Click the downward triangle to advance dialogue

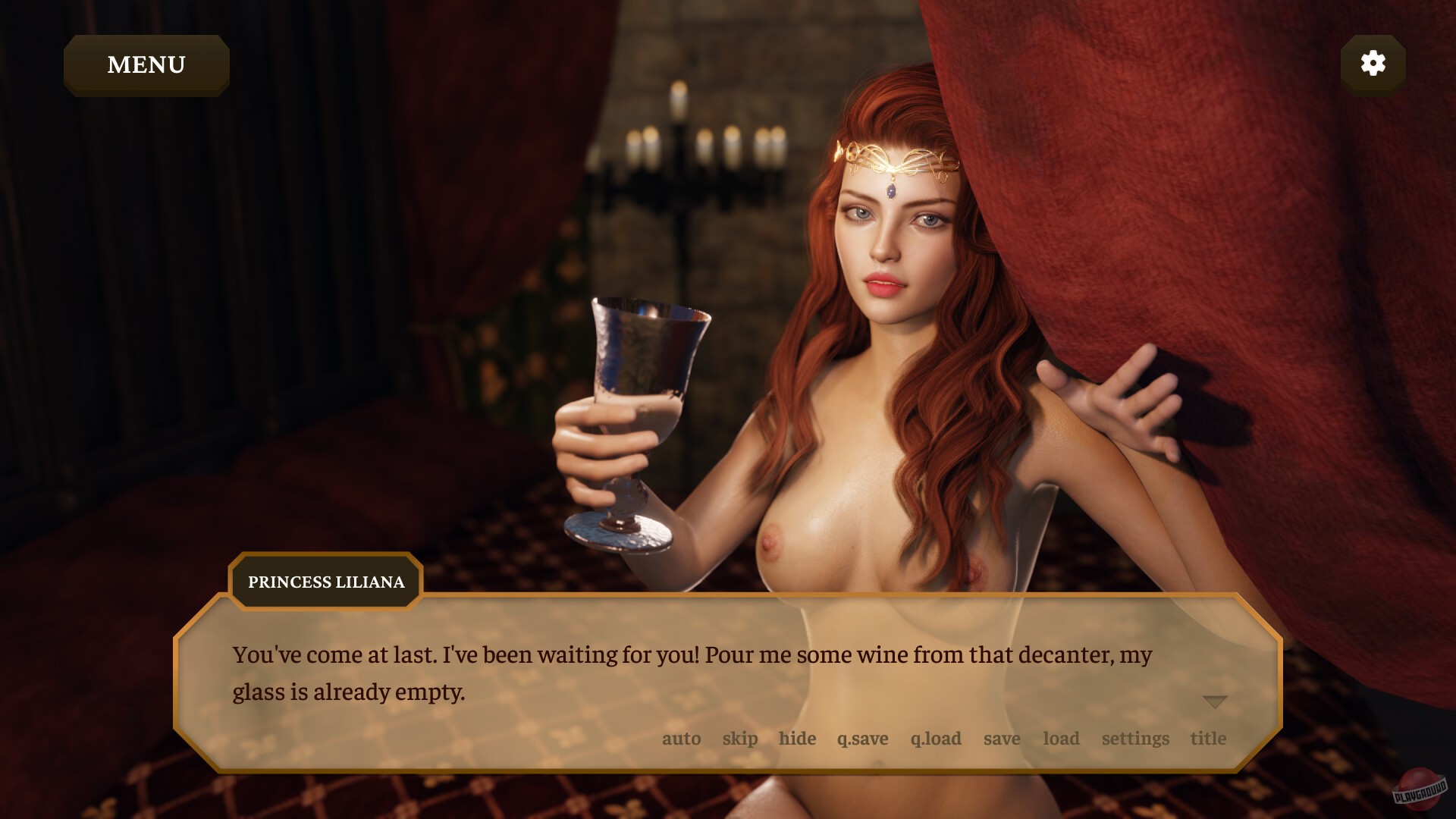[x=1216, y=701]
